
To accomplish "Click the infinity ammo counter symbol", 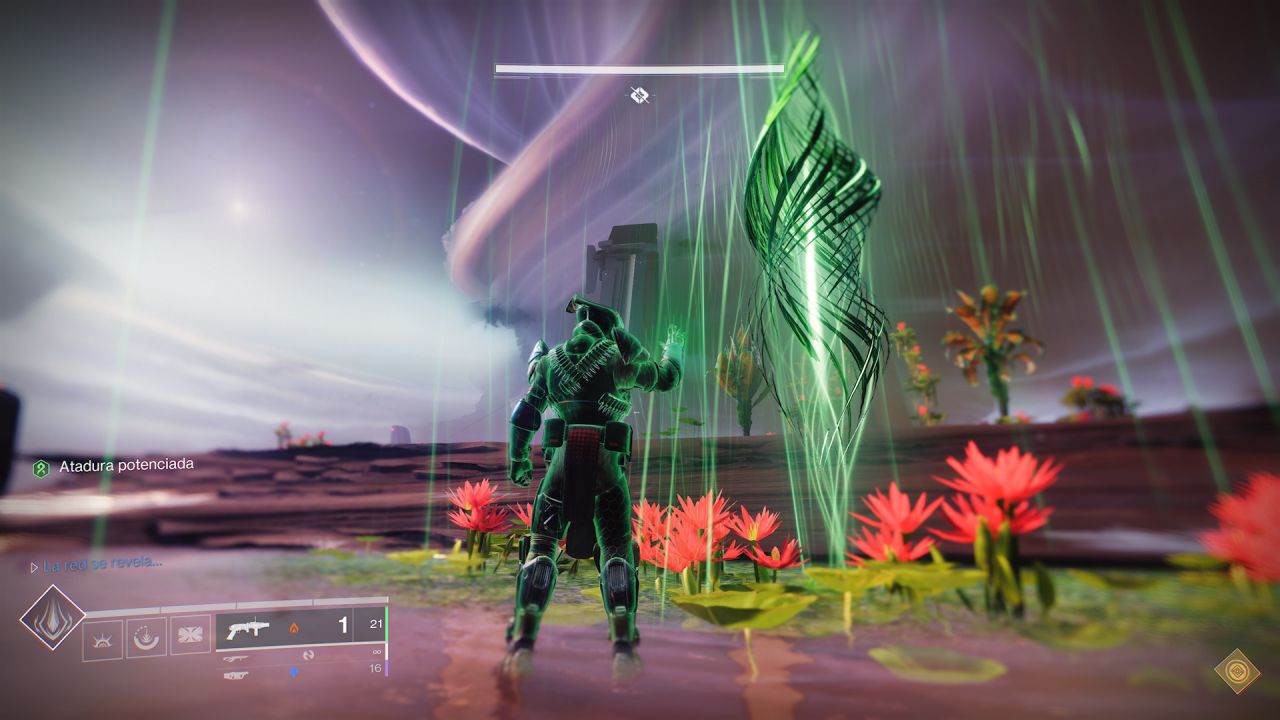I will click(376, 652).
